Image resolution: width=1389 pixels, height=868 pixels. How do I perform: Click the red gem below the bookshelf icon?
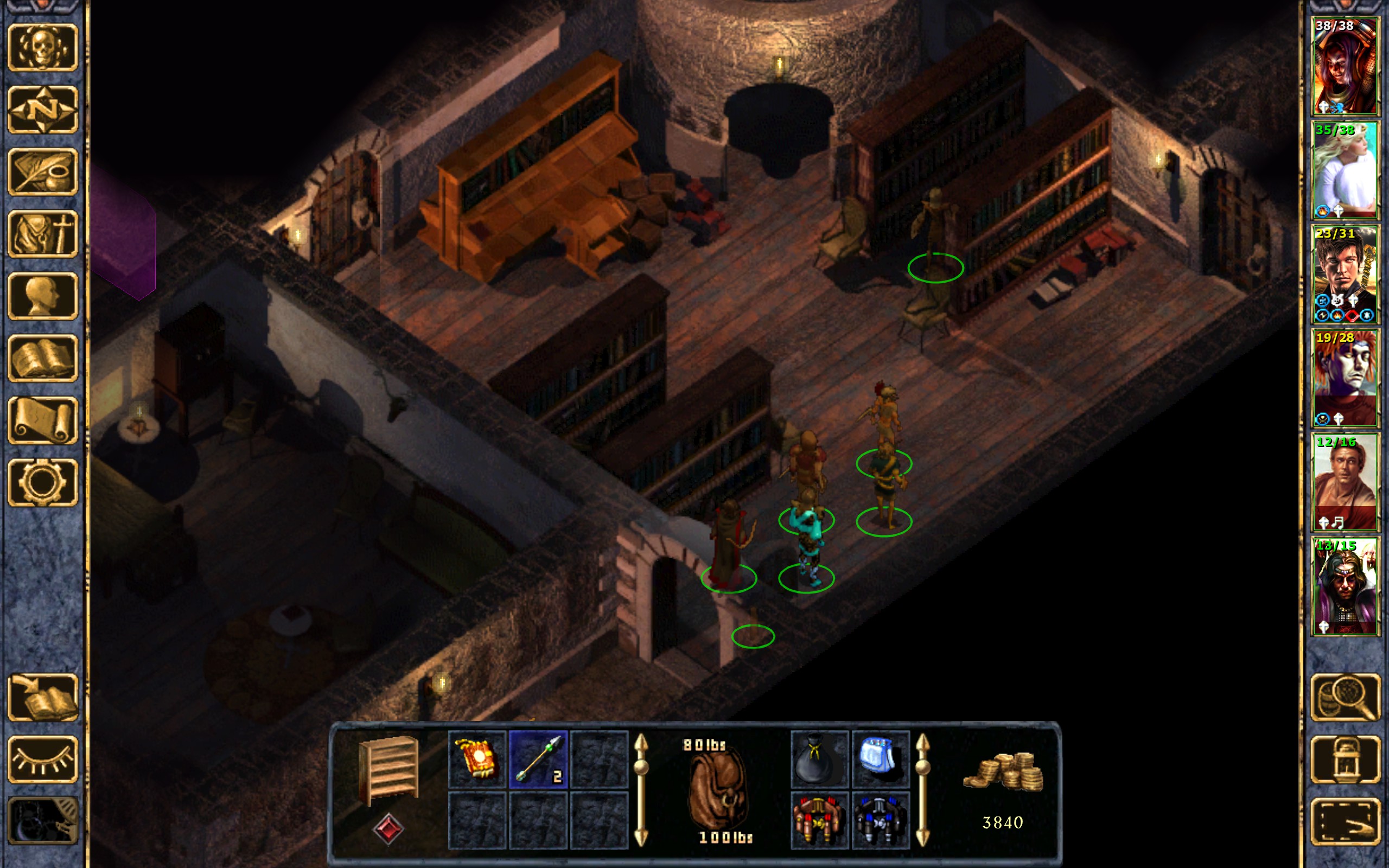[x=388, y=828]
